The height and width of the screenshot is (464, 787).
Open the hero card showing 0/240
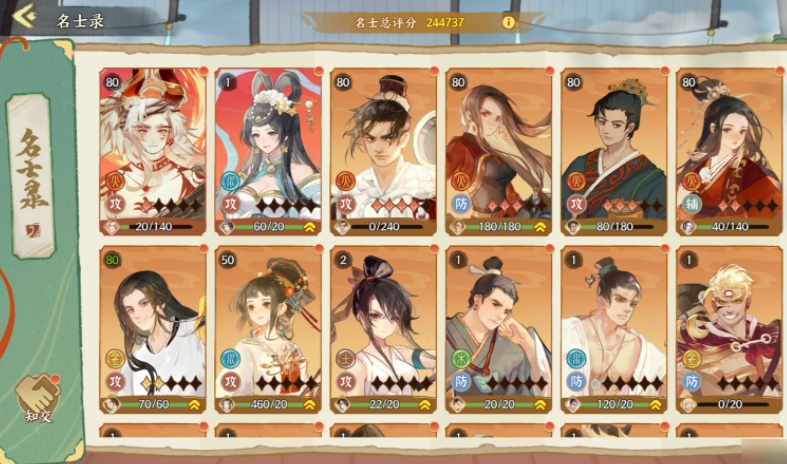click(x=383, y=150)
